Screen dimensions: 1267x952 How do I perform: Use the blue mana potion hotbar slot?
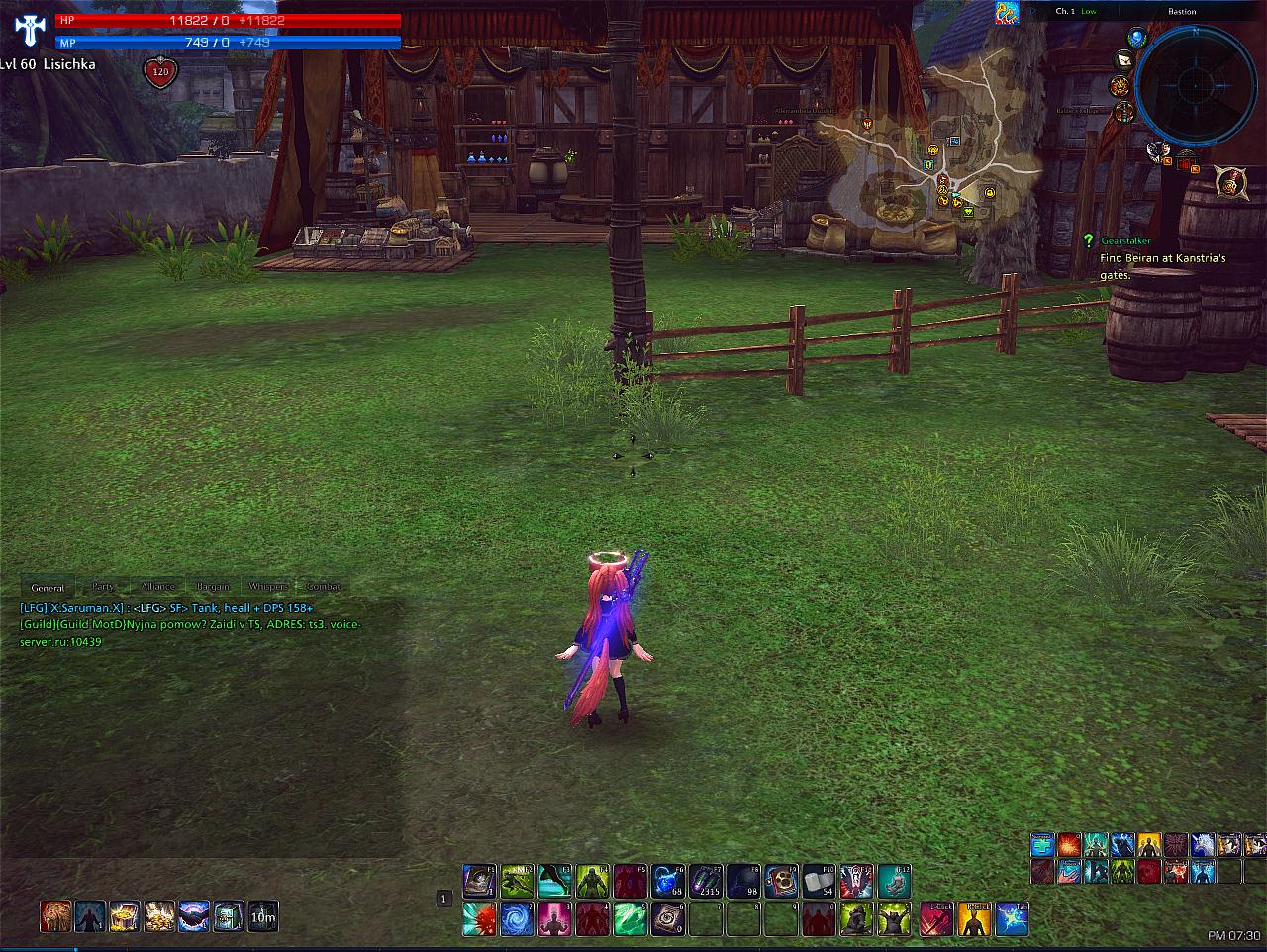coord(669,881)
